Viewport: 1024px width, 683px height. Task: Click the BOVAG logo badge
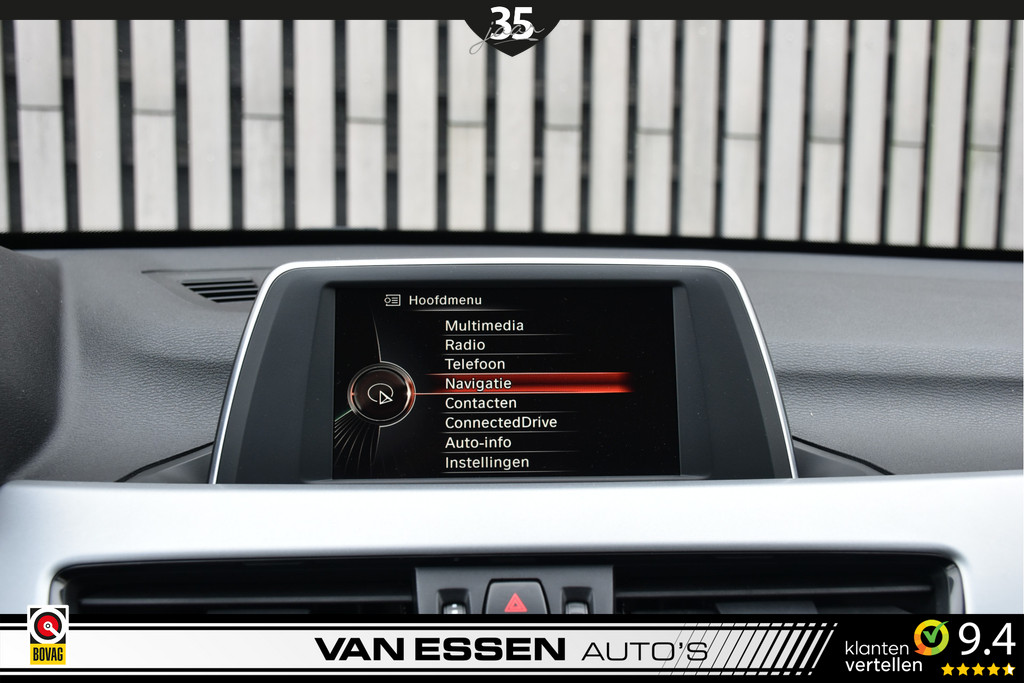tap(47, 636)
